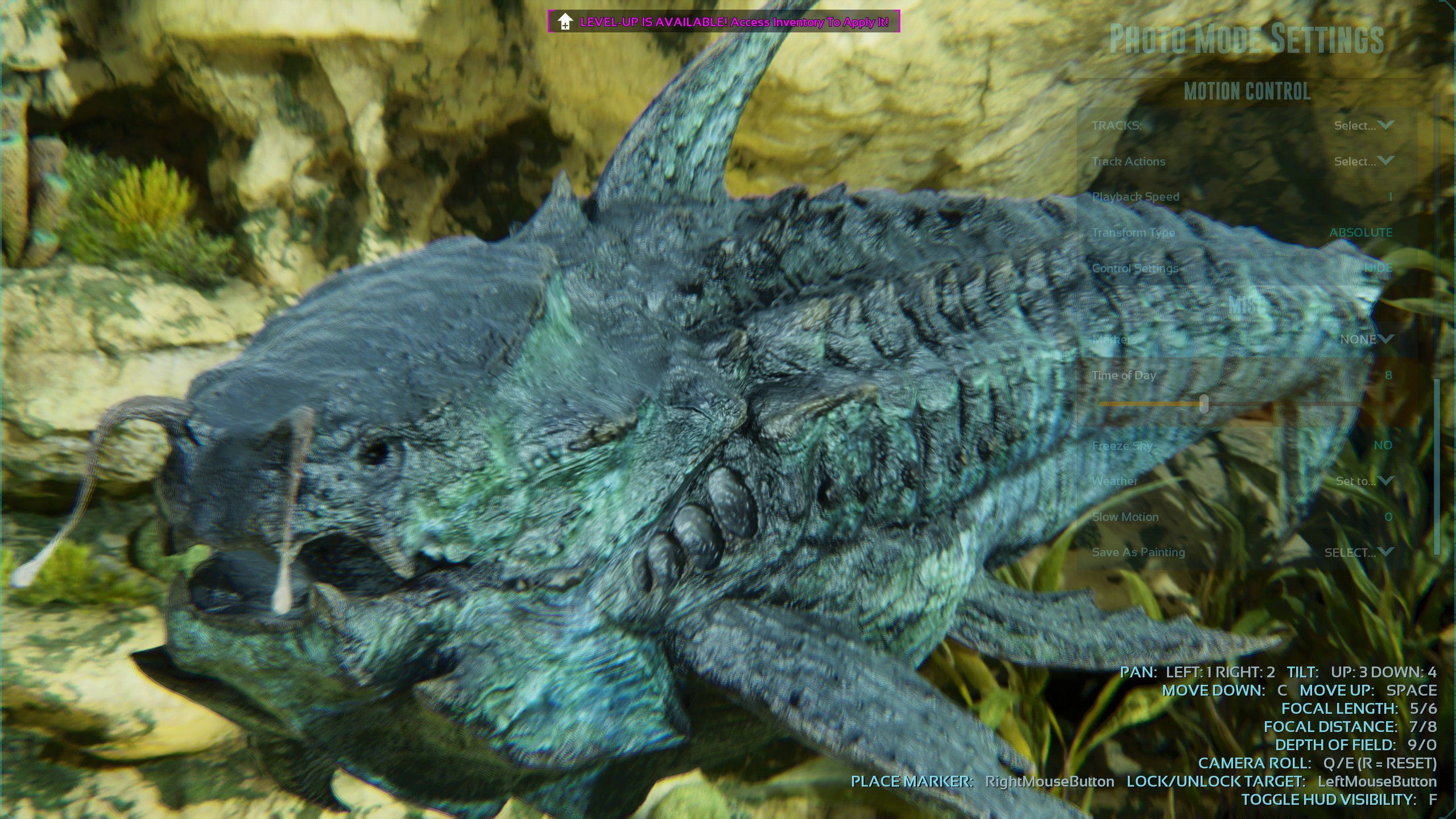Expand the Track Actions dropdown
Viewport: 1456px width, 819px height.
coord(1363,162)
